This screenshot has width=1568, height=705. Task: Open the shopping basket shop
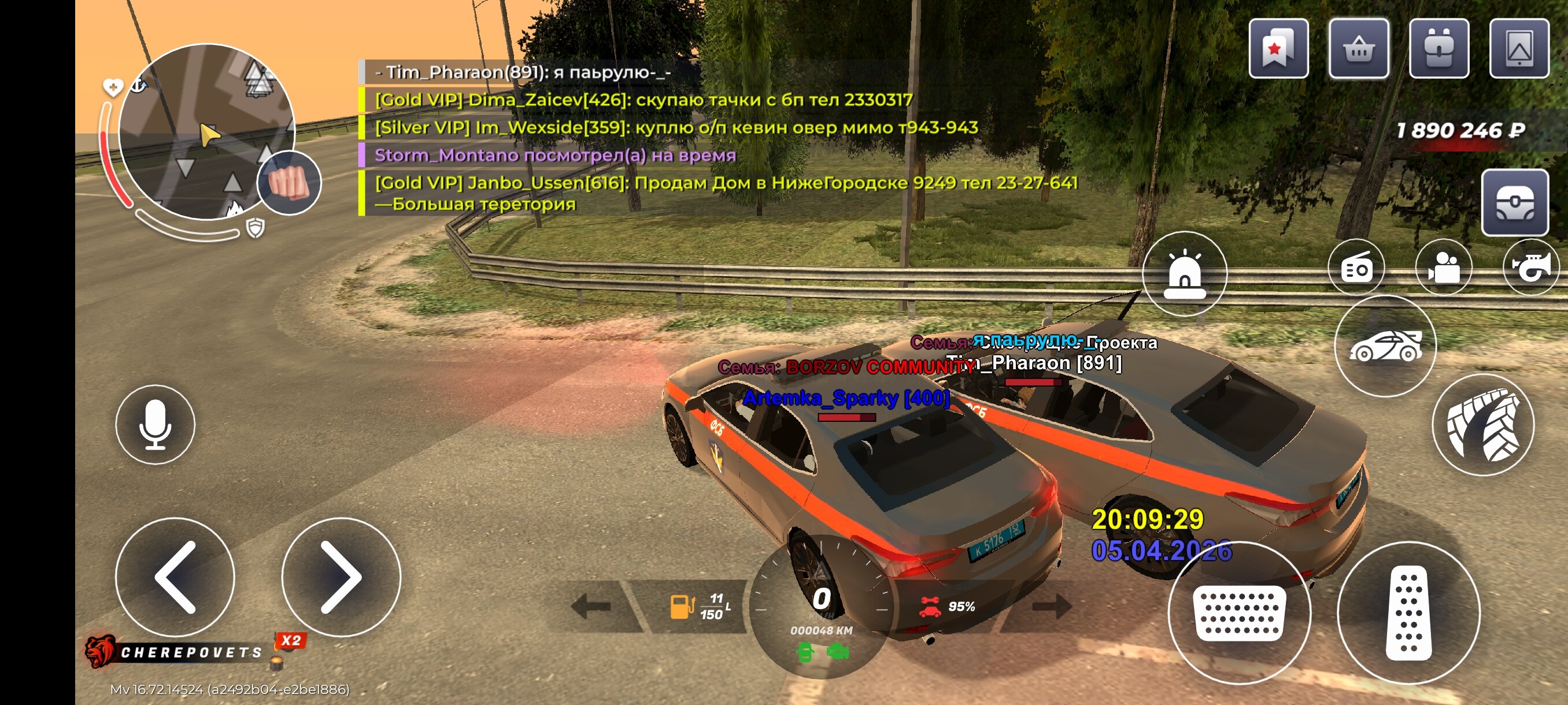click(1358, 49)
